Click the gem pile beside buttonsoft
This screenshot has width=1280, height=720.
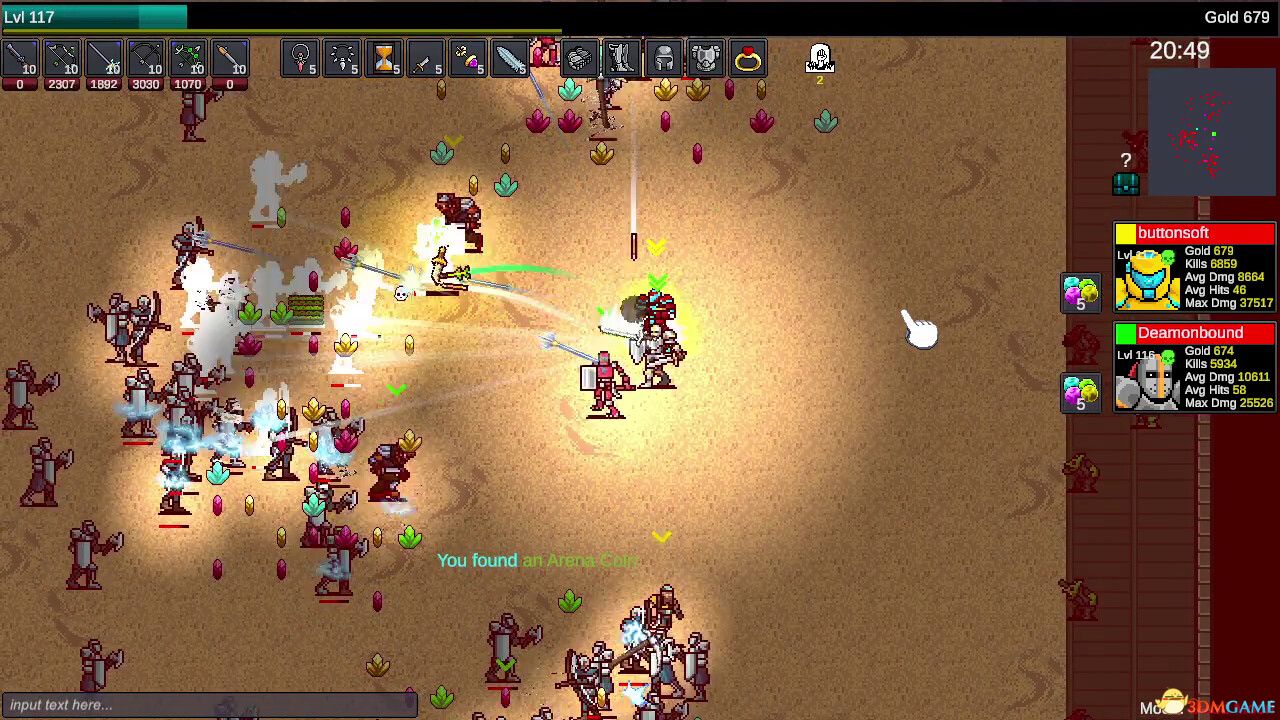point(1080,293)
